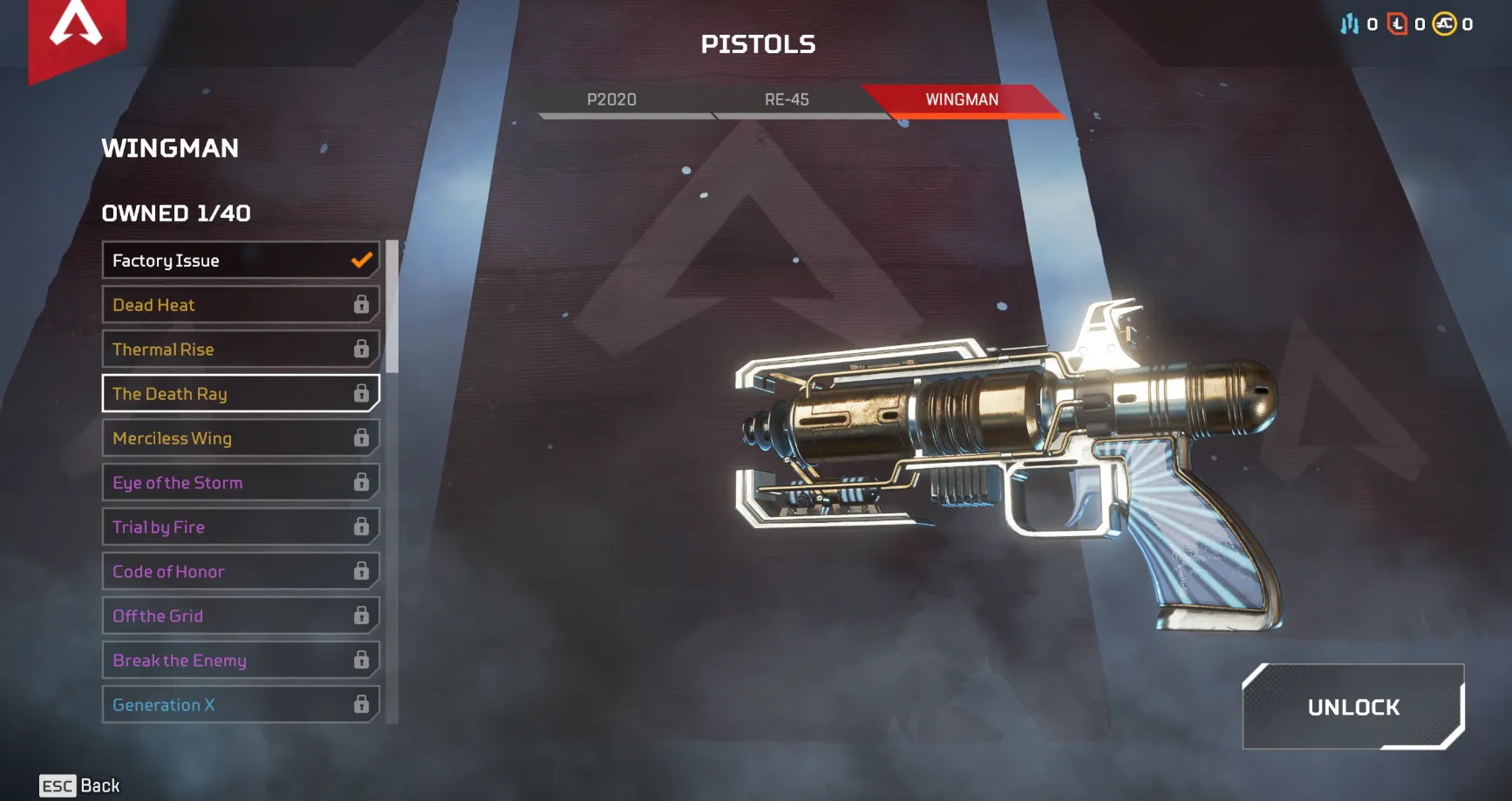1512x801 pixels.
Task: Click the golden Wingman weapon preview
Action: click(x=1003, y=453)
